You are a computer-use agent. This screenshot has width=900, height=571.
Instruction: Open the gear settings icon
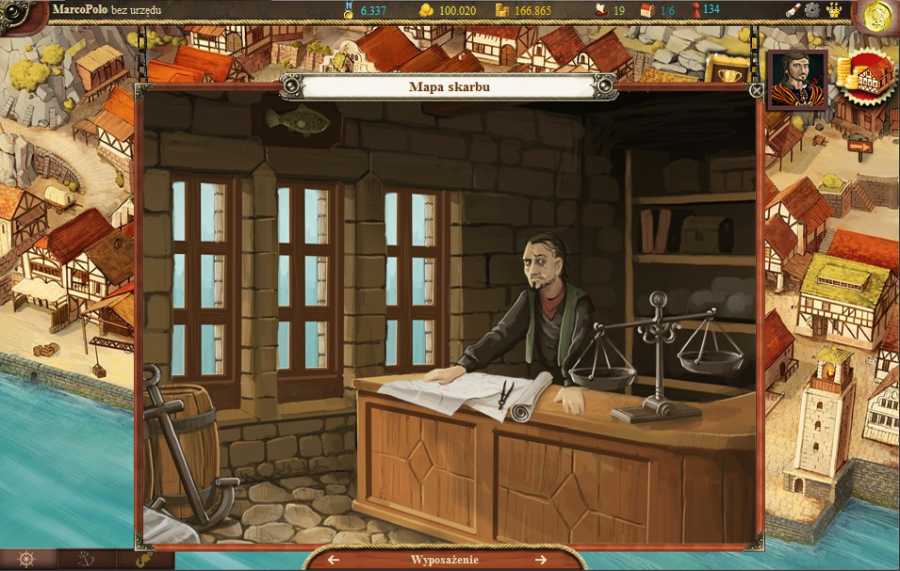(813, 10)
